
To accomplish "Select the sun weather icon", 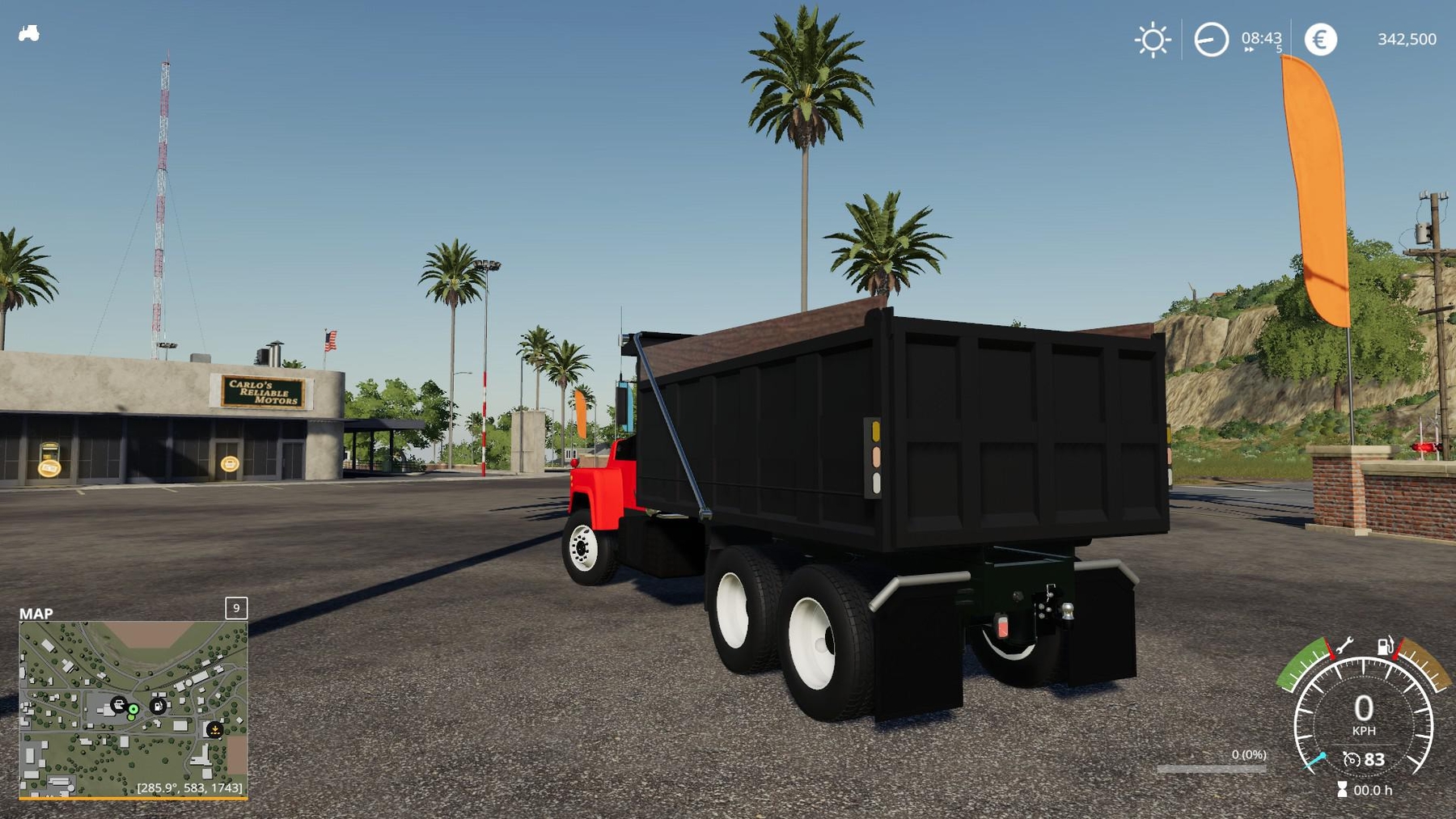I will 1153,39.
